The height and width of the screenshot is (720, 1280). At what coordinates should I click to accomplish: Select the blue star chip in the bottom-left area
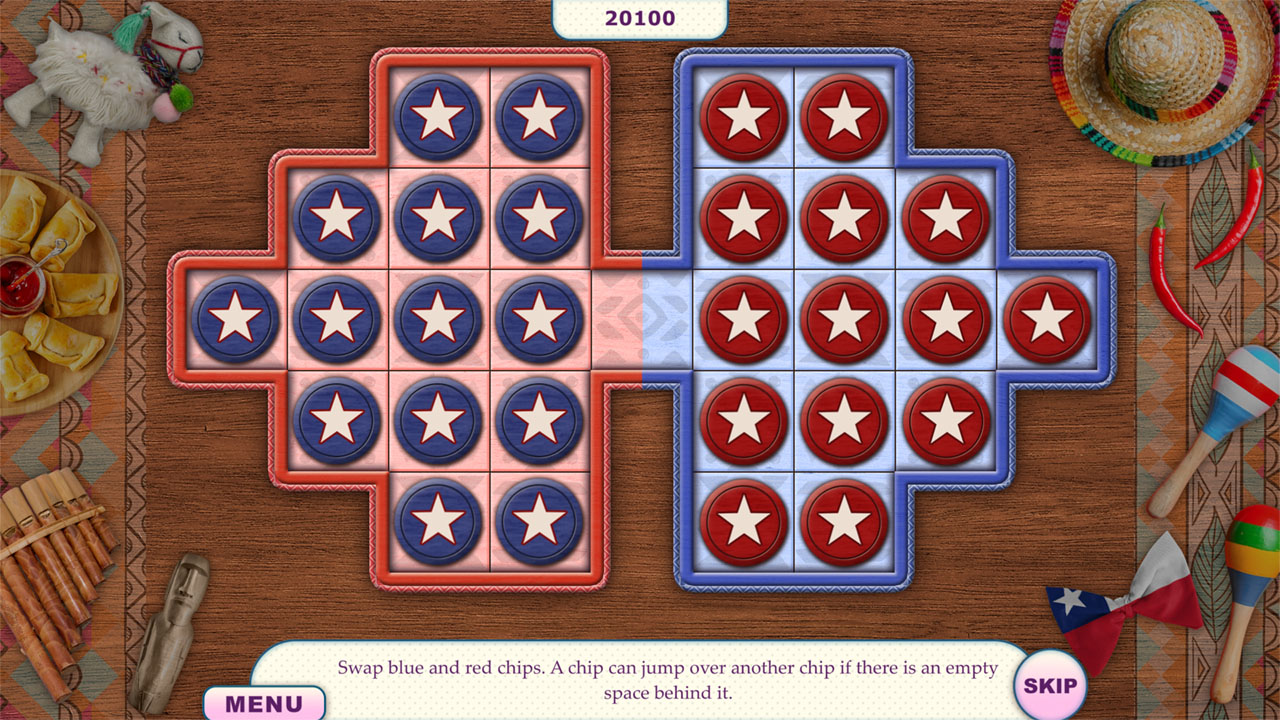(x=438, y=520)
